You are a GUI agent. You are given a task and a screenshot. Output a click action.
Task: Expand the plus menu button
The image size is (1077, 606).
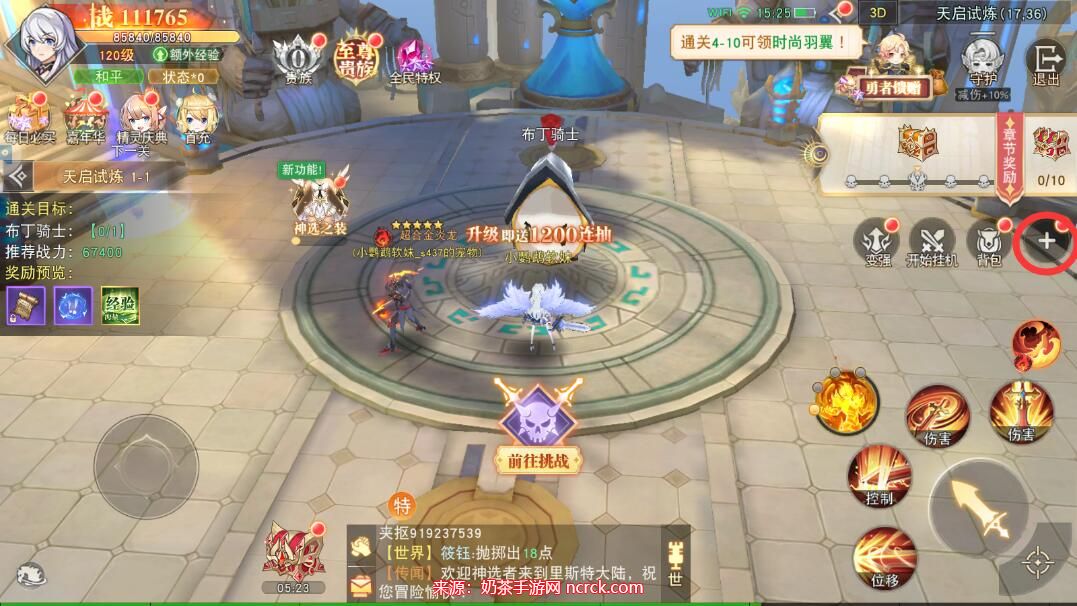click(1046, 241)
